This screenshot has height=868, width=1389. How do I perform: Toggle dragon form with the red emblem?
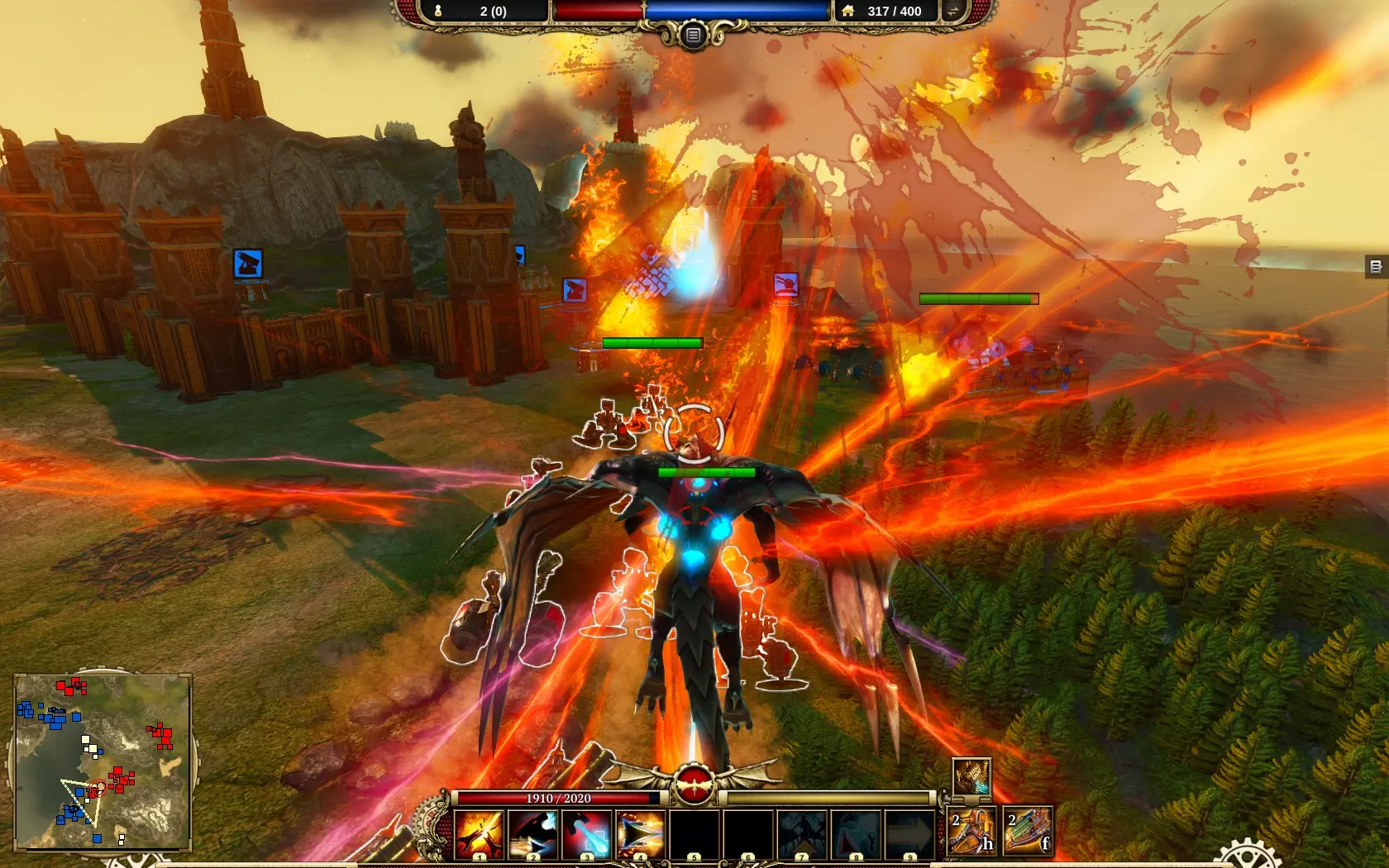[x=694, y=784]
